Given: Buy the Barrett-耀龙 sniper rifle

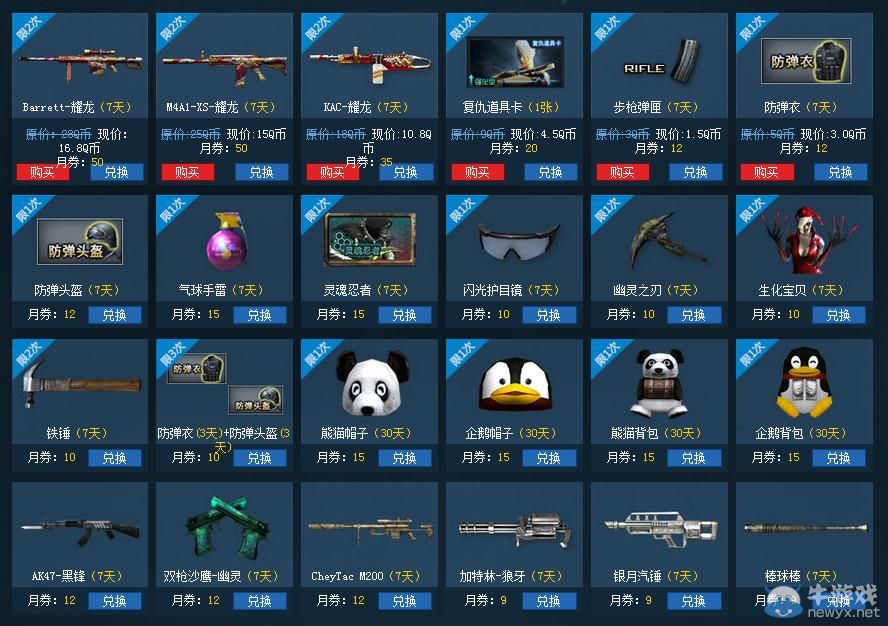Looking at the screenshot, I should (42, 172).
